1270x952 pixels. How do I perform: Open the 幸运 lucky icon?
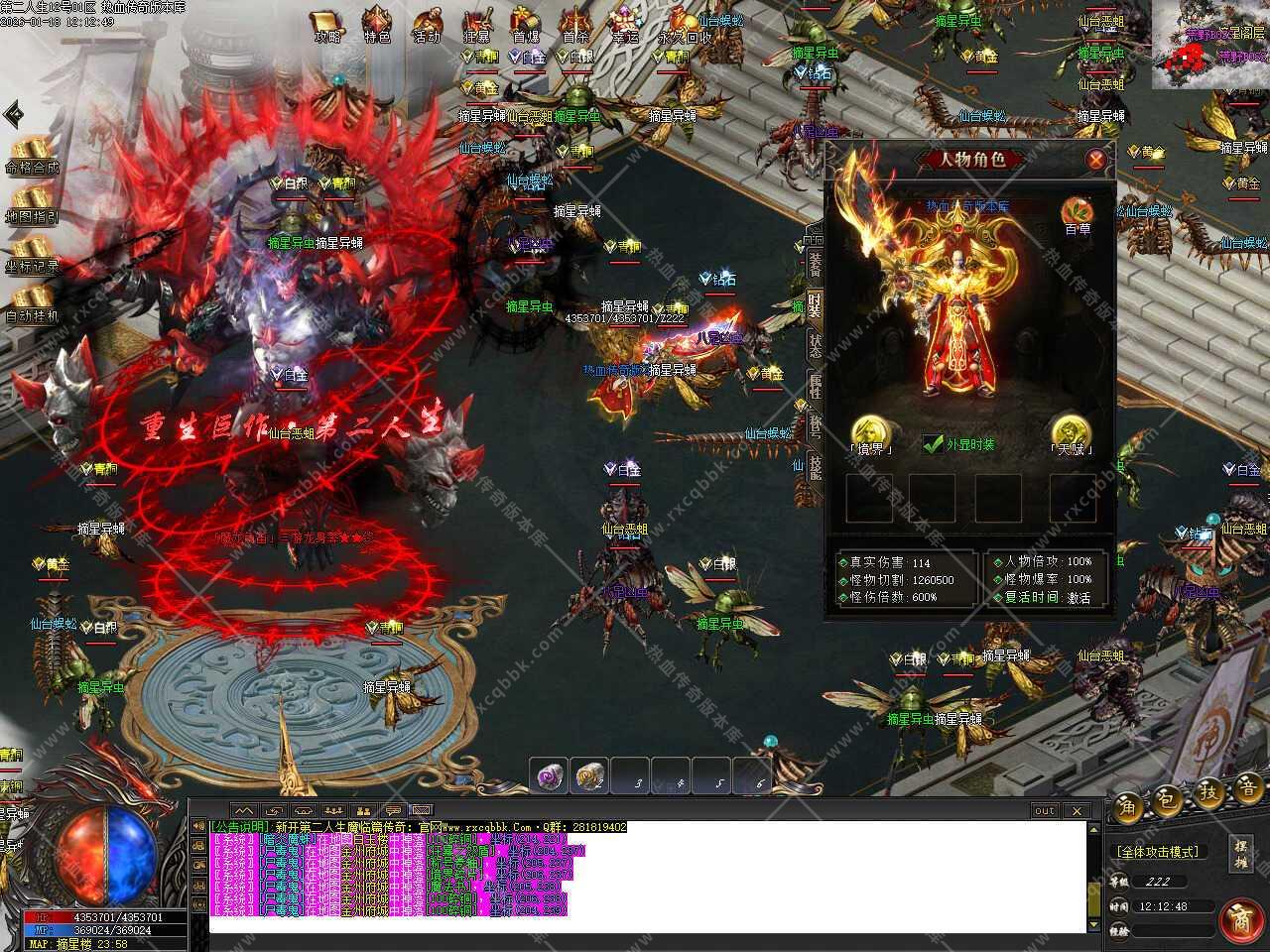click(625, 24)
